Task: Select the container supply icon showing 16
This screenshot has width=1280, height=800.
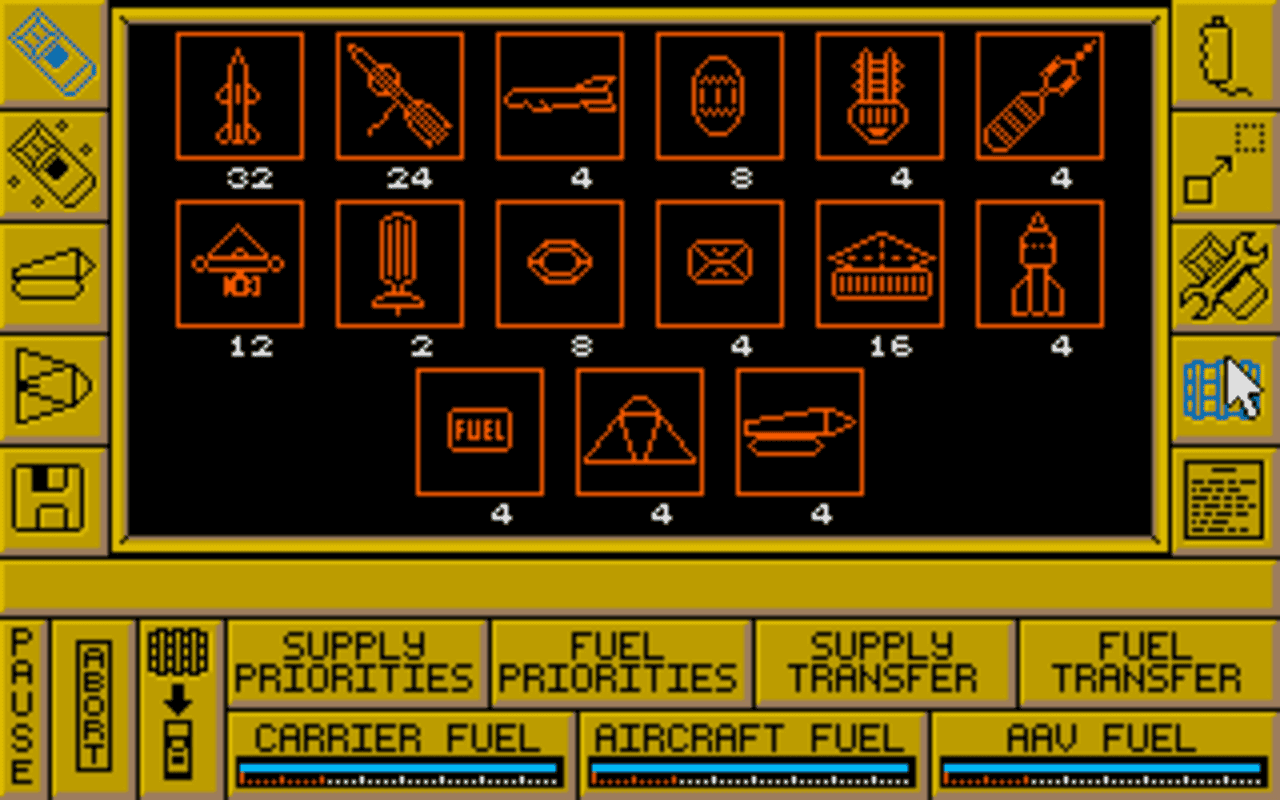Action: tap(879, 262)
